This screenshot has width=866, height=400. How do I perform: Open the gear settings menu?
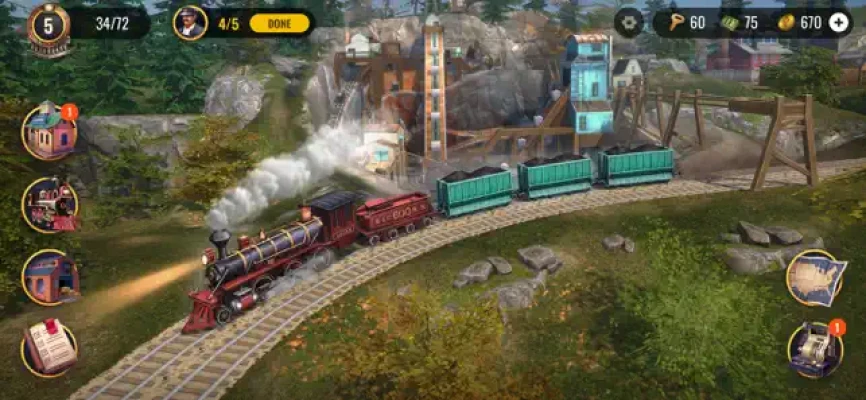pos(629,23)
